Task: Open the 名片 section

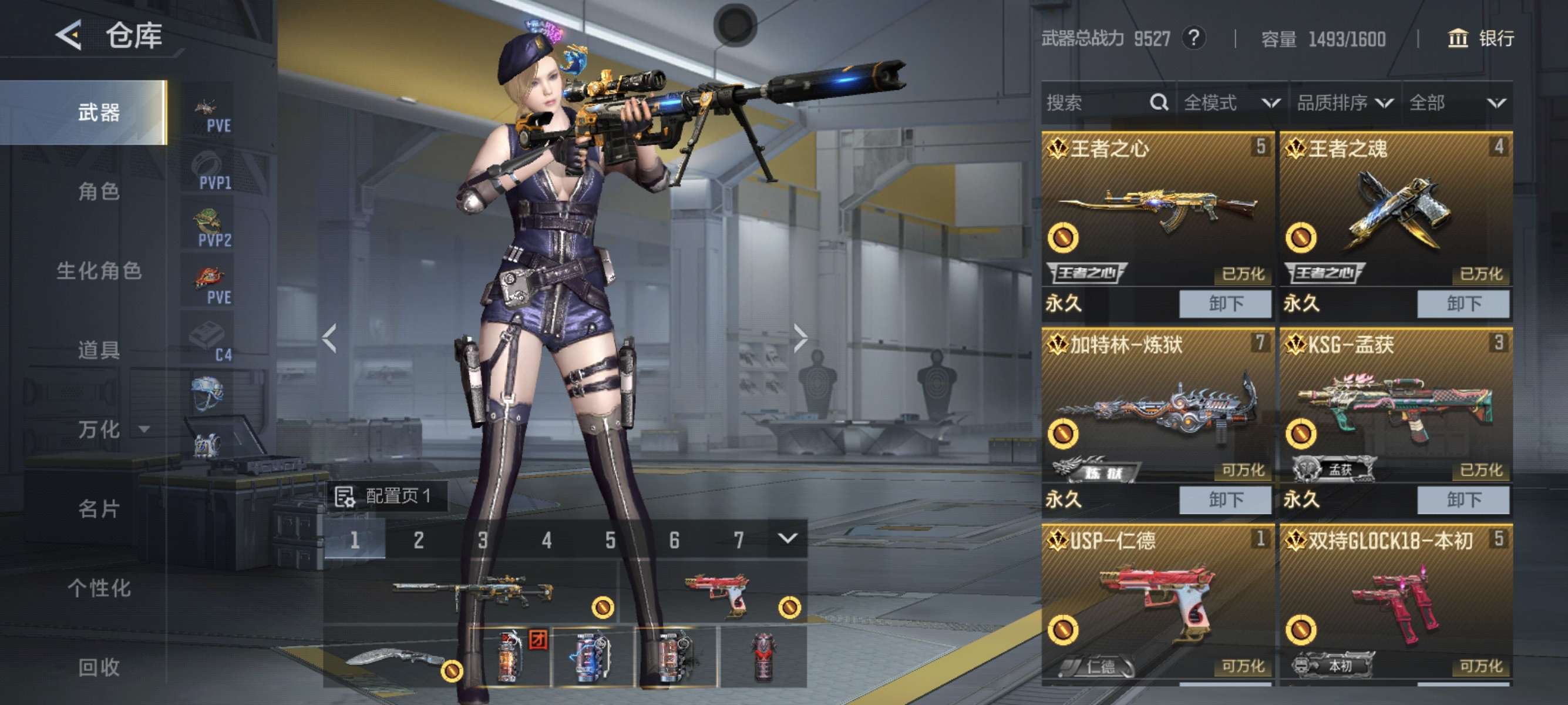Action: (99, 508)
